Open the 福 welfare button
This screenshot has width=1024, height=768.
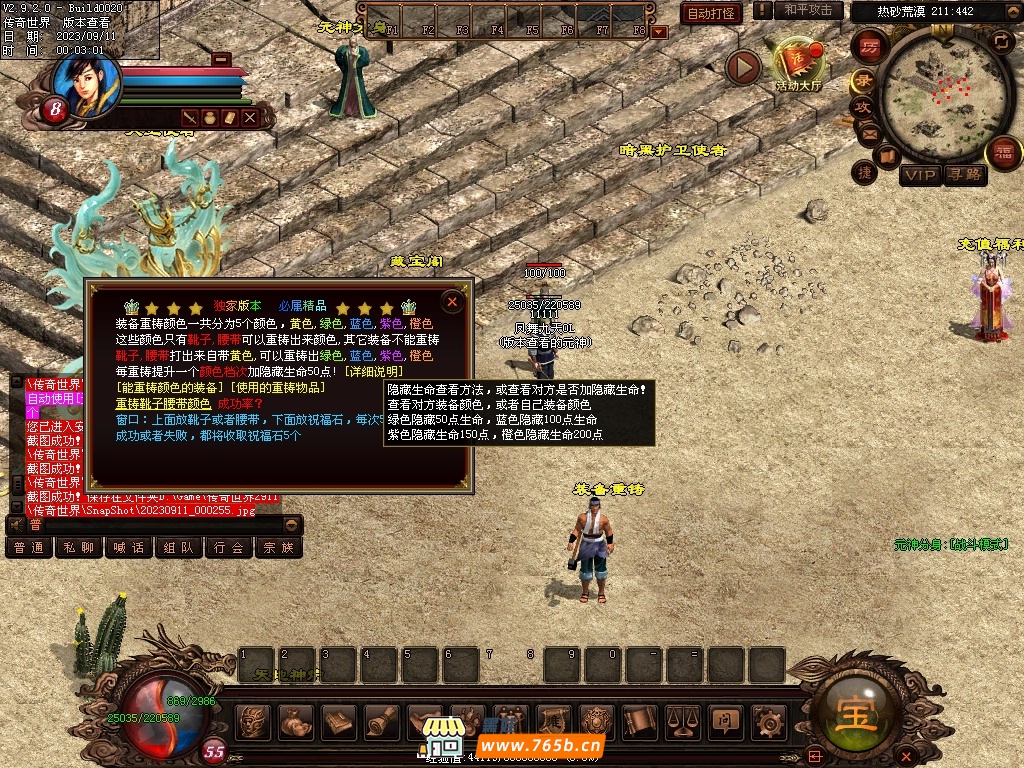1003,153
